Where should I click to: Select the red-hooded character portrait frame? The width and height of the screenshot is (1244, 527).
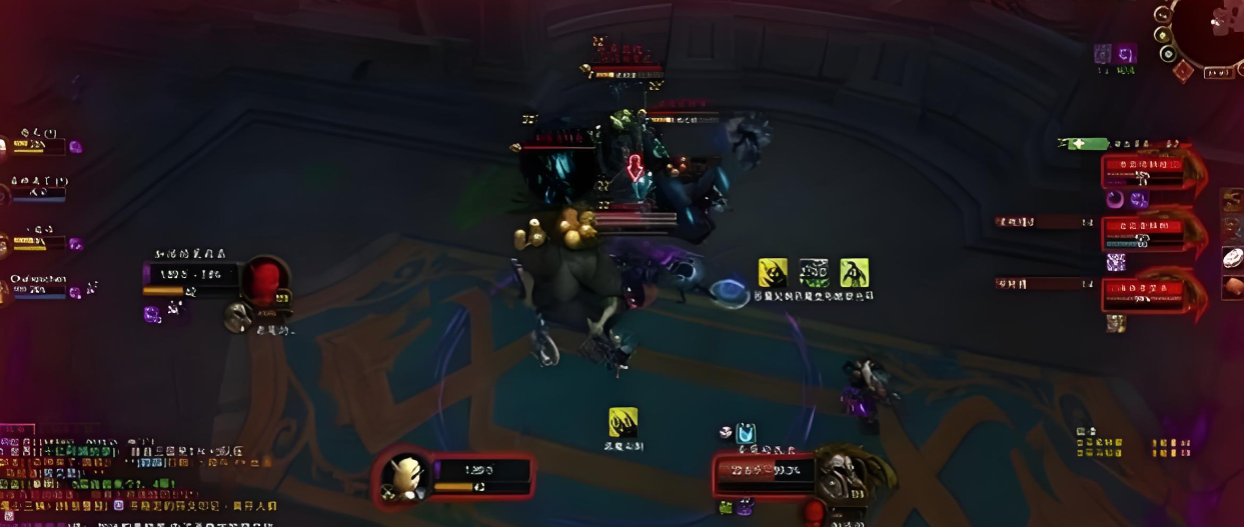[x=264, y=282]
